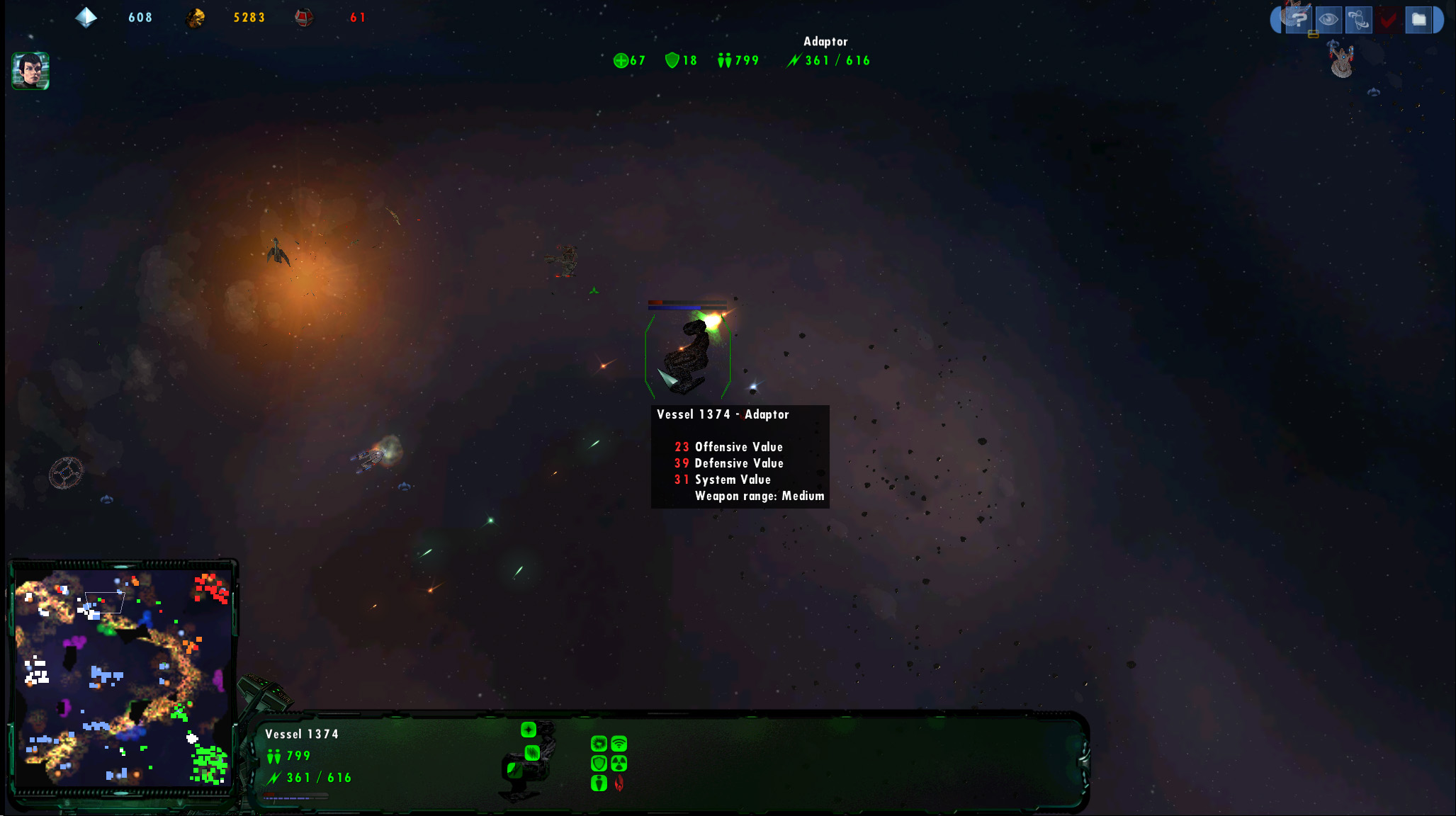Click the swirling figure toolbar button

pos(1358,19)
